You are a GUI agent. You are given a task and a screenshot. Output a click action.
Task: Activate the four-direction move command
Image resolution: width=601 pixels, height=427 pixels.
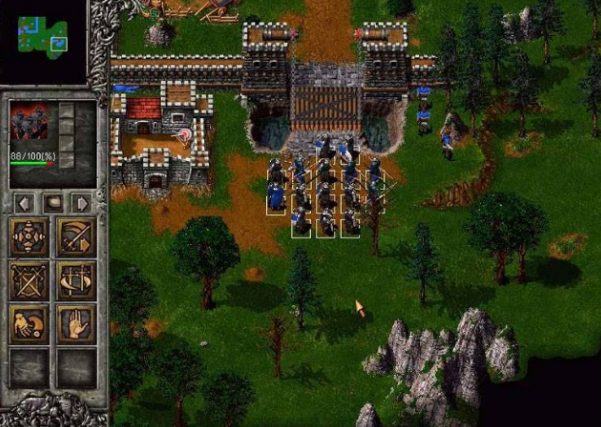pos(29,237)
